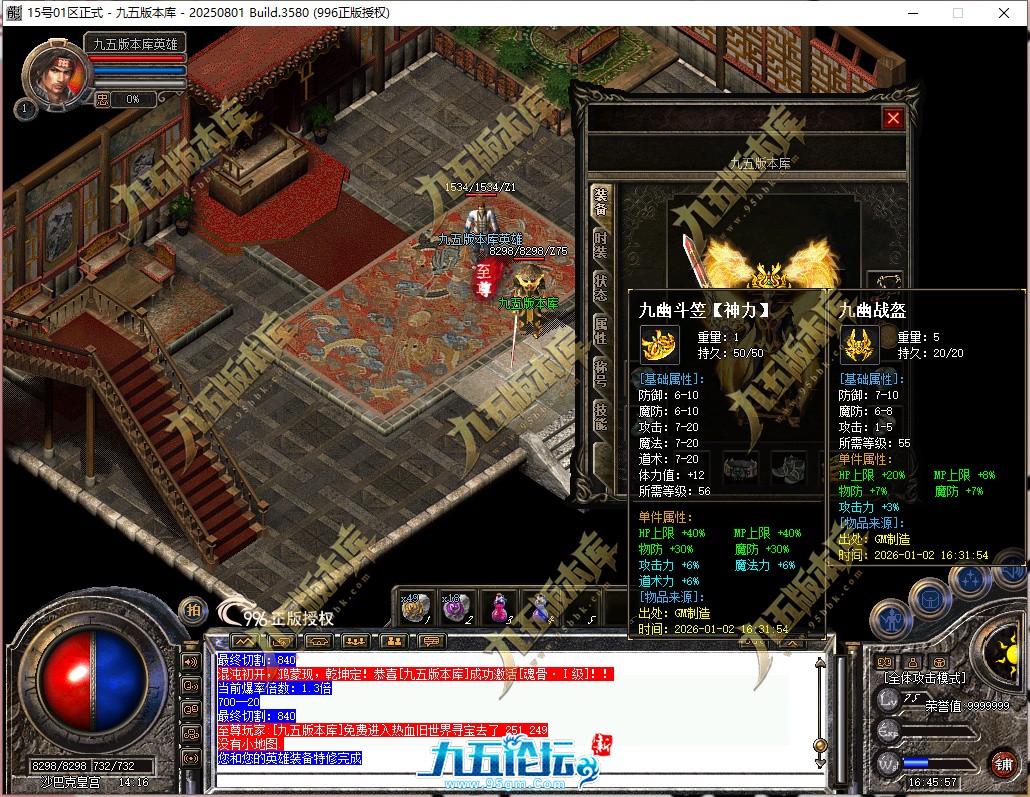Screen dimensions: 1030x797
Task: Toggle the speaker icon beside the chat
Action: pyautogui.click(x=189, y=661)
